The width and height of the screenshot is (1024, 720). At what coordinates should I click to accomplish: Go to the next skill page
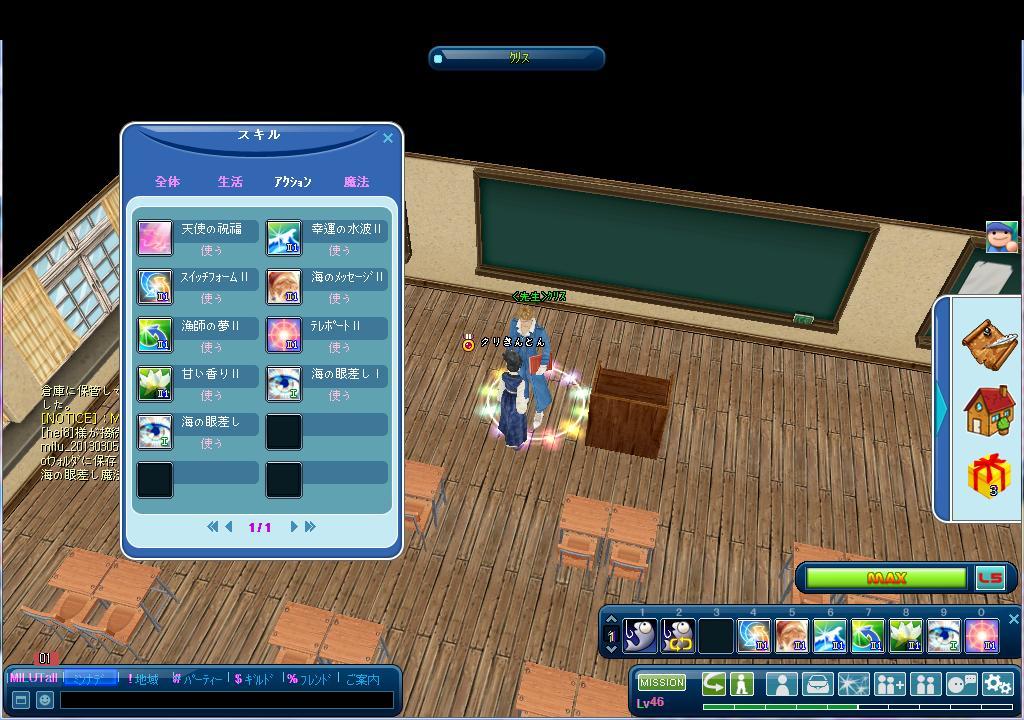coord(294,527)
